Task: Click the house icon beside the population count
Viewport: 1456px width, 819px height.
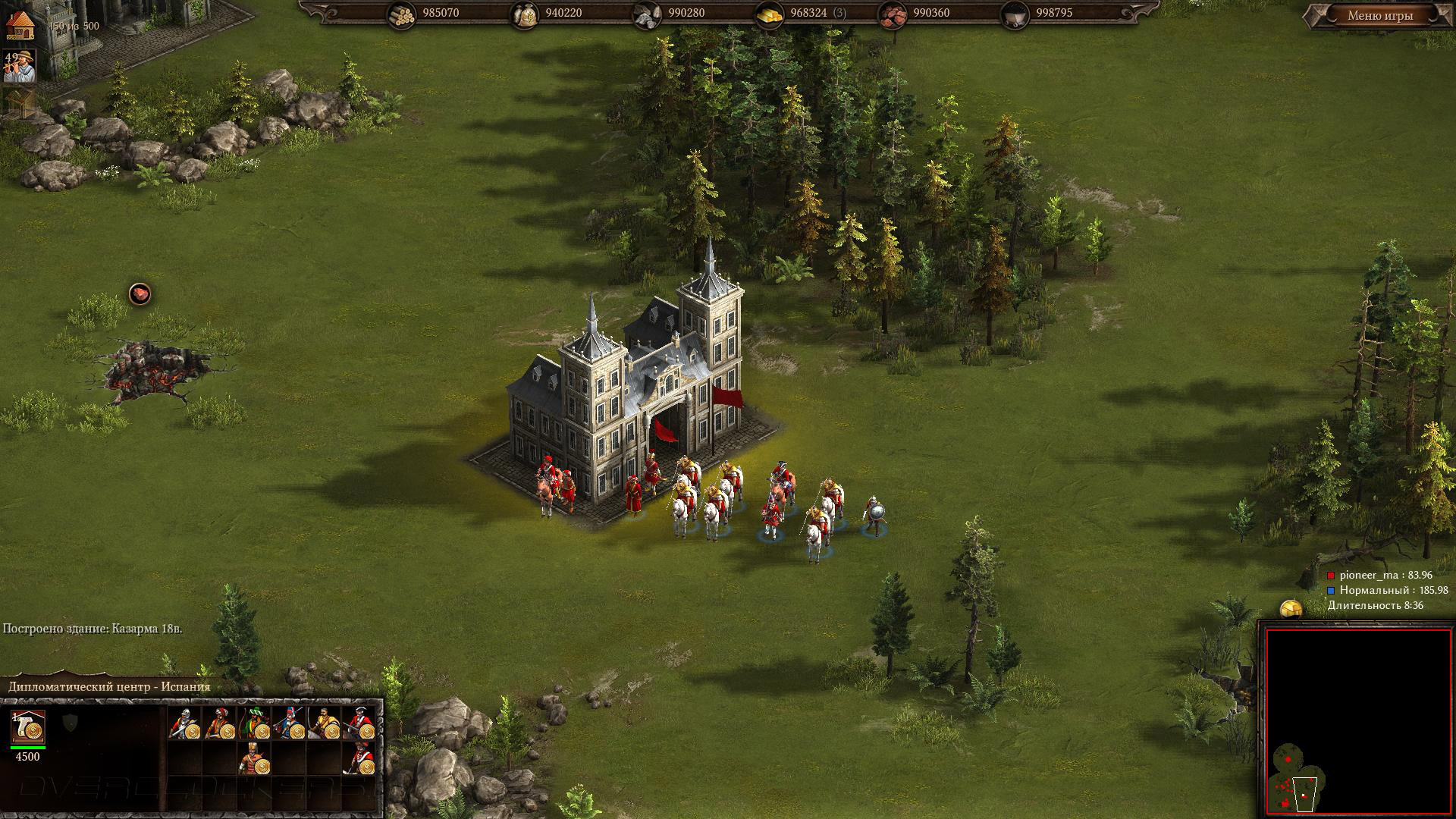Action: click(20, 24)
